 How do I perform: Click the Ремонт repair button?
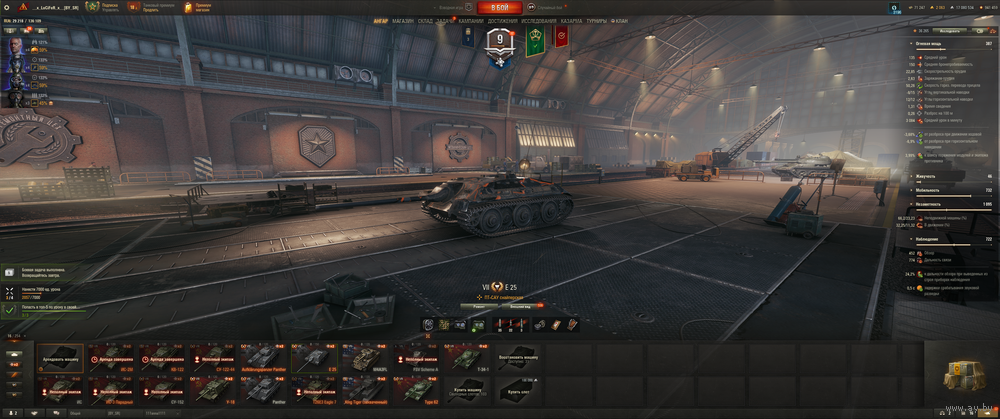[x=479, y=306]
